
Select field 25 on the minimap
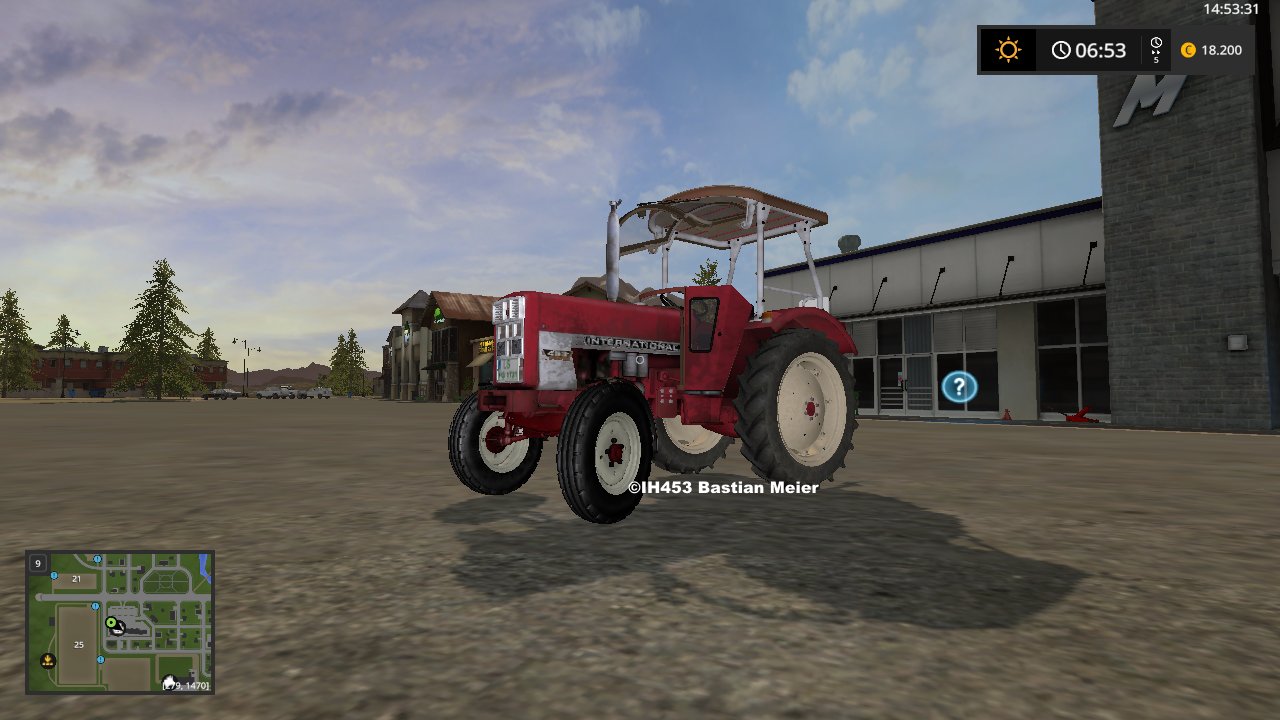[x=79, y=645]
